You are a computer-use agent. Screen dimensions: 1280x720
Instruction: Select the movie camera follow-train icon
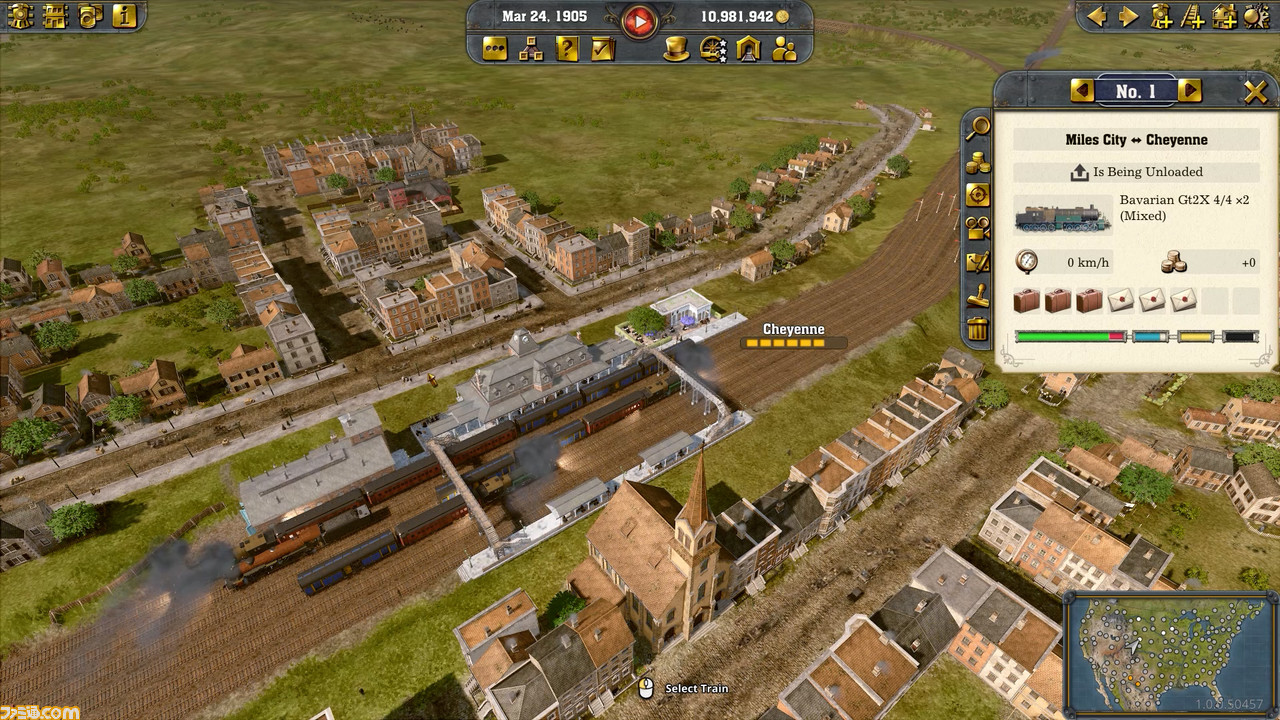977,228
